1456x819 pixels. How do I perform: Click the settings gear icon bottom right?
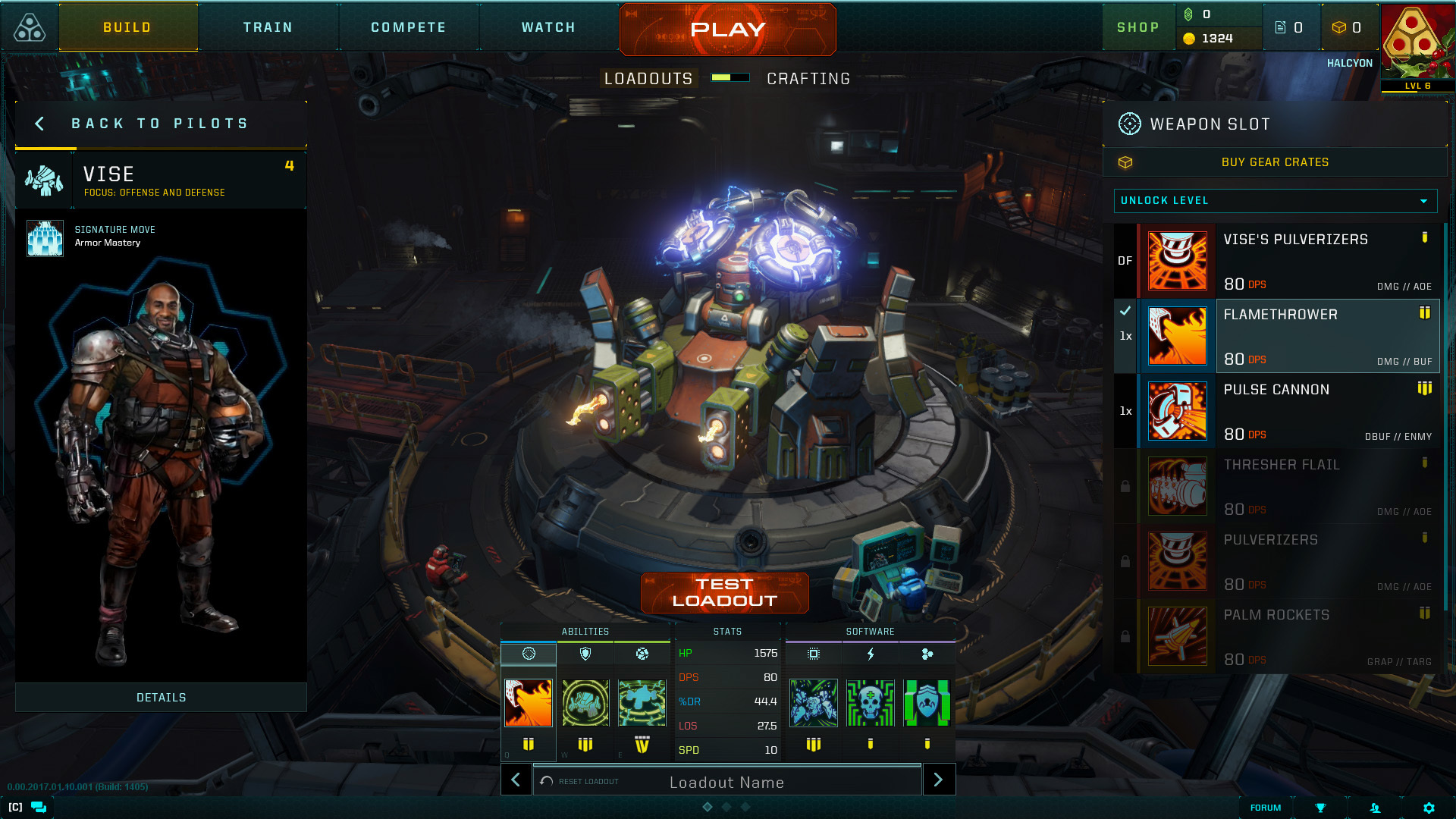pos(1429,808)
